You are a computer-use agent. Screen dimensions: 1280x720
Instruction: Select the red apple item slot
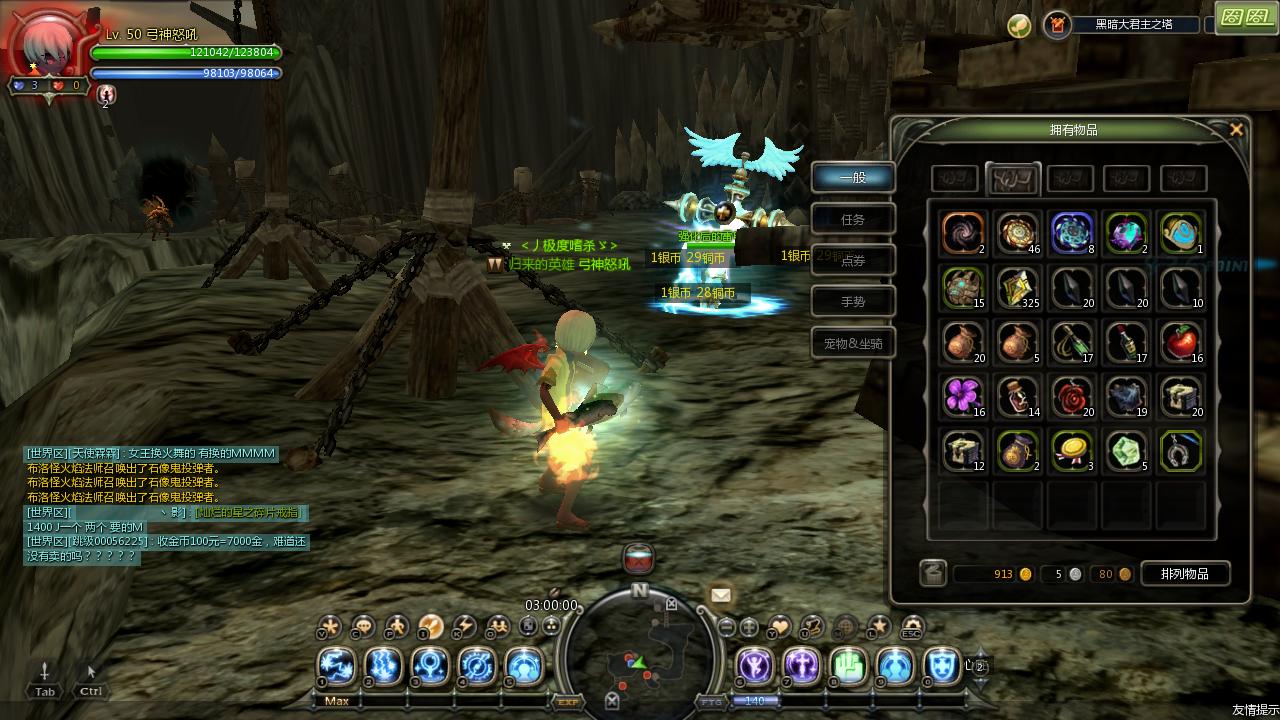[x=1180, y=342]
